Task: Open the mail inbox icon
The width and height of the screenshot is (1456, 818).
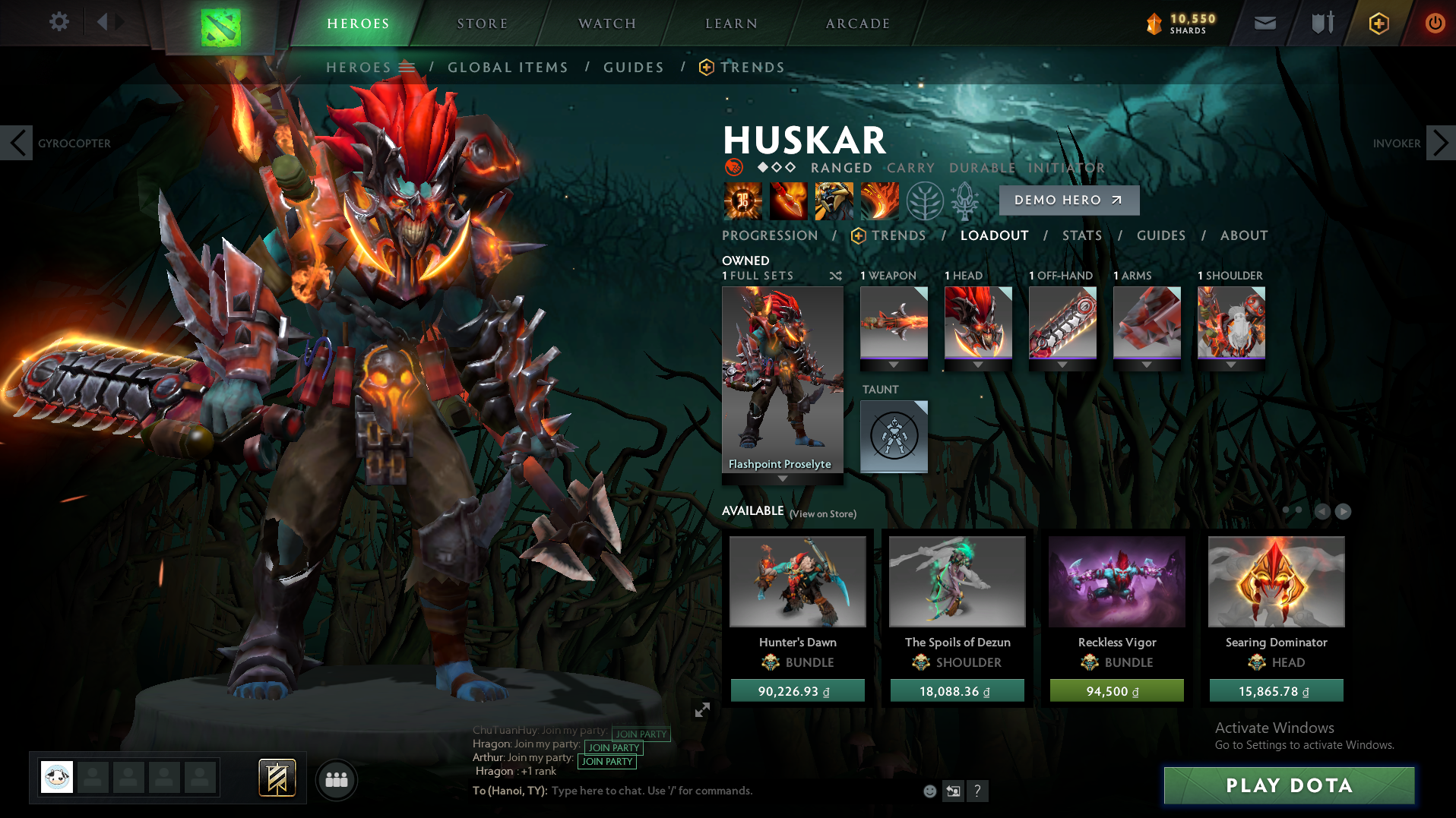Action: [x=1265, y=23]
